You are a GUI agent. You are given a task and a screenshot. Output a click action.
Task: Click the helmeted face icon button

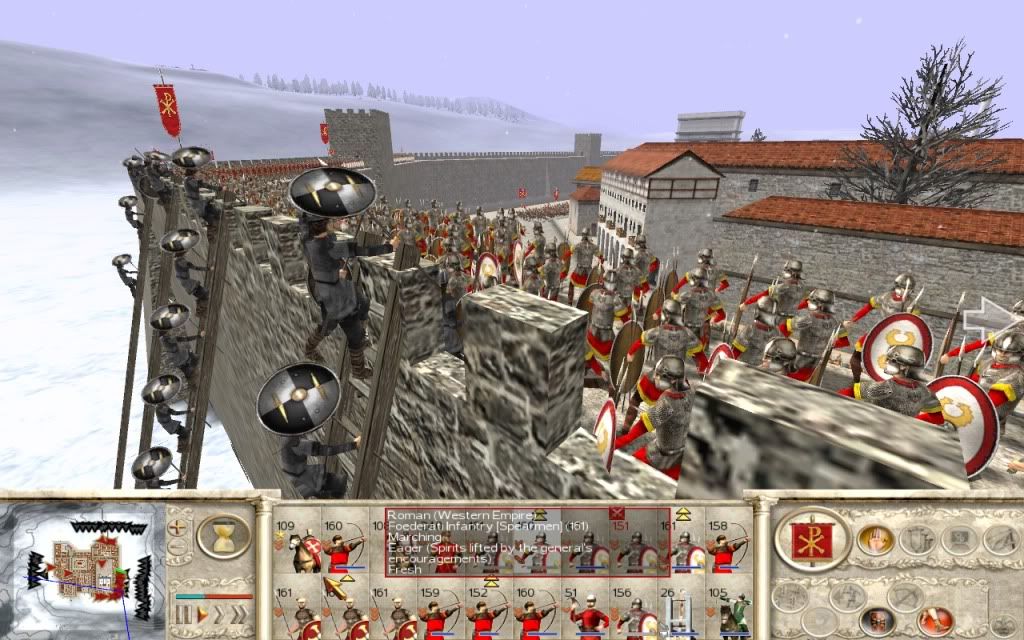click(x=877, y=622)
